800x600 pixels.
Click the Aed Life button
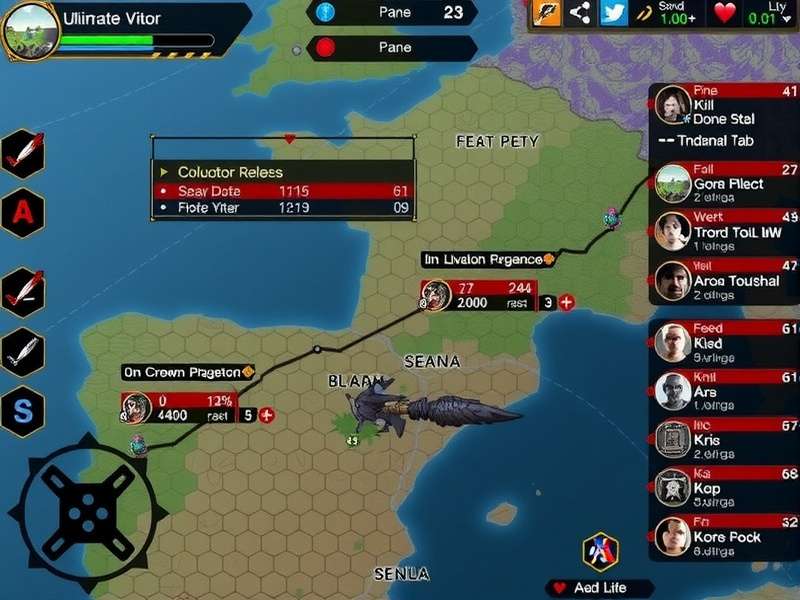[x=600, y=588]
